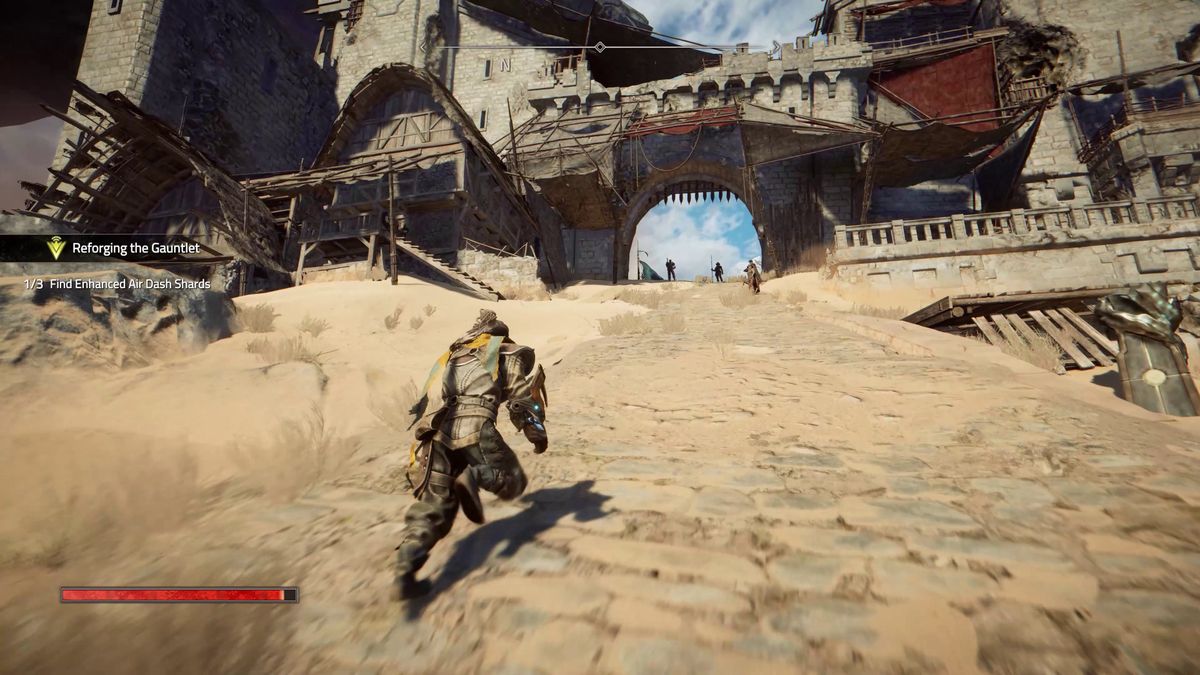Select the Reforging the Gauntlet quest title
The height and width of the screenshot is (675, 1200).
point(135,248)
